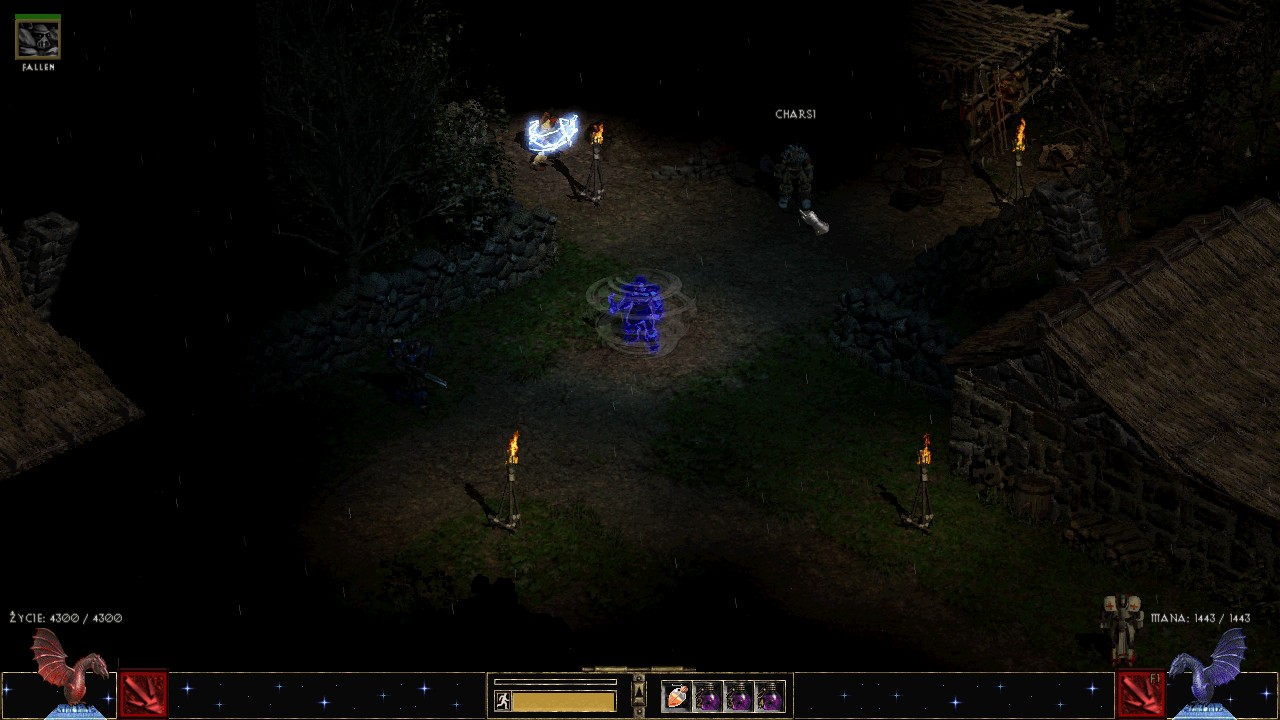Drink the purple potion in belt slot 3

(739, 696)
